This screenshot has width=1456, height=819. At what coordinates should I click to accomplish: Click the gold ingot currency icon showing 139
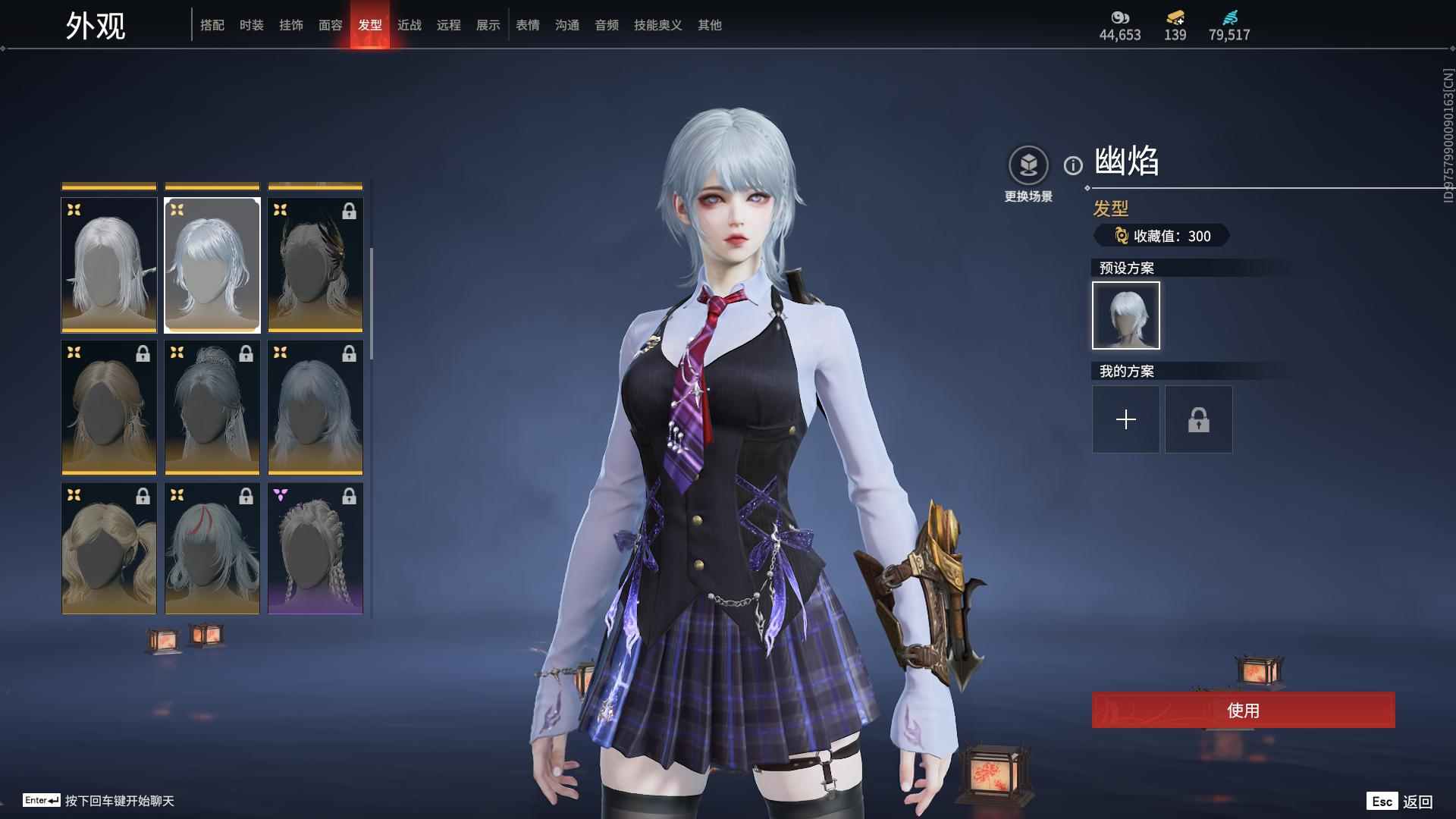click(1174, 17)
